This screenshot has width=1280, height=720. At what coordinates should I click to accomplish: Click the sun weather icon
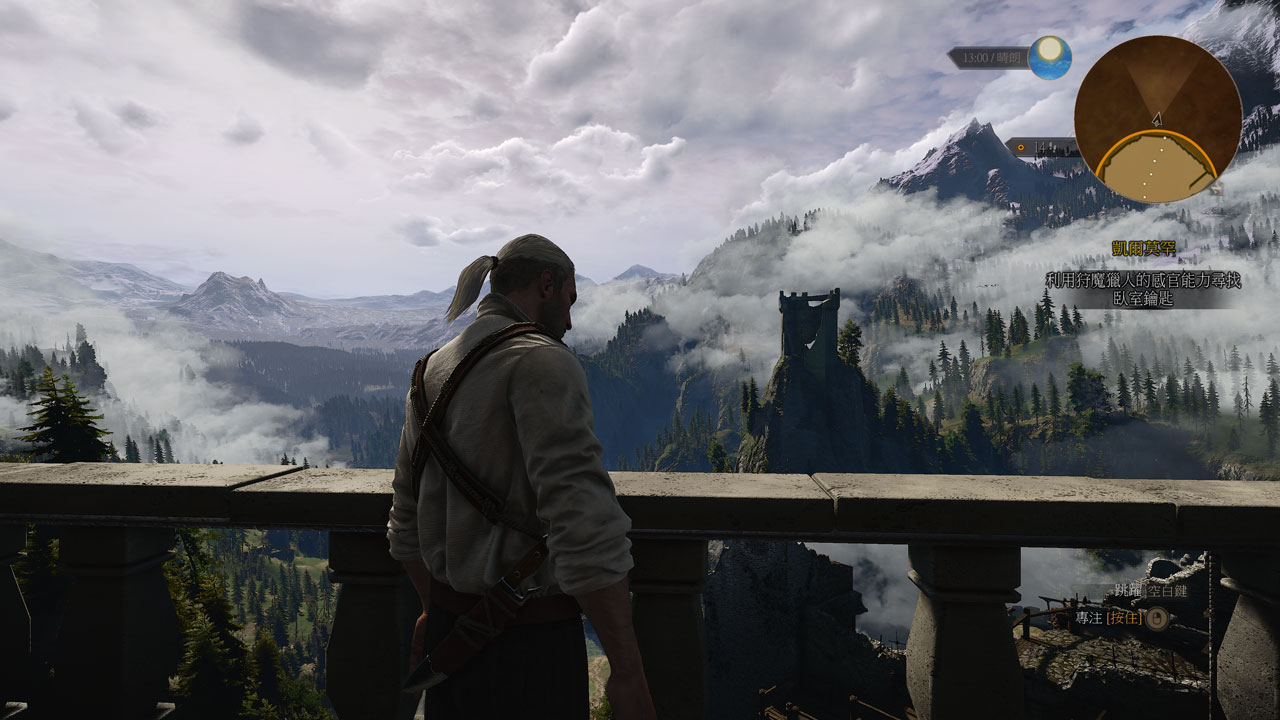tap(1050, 57)
